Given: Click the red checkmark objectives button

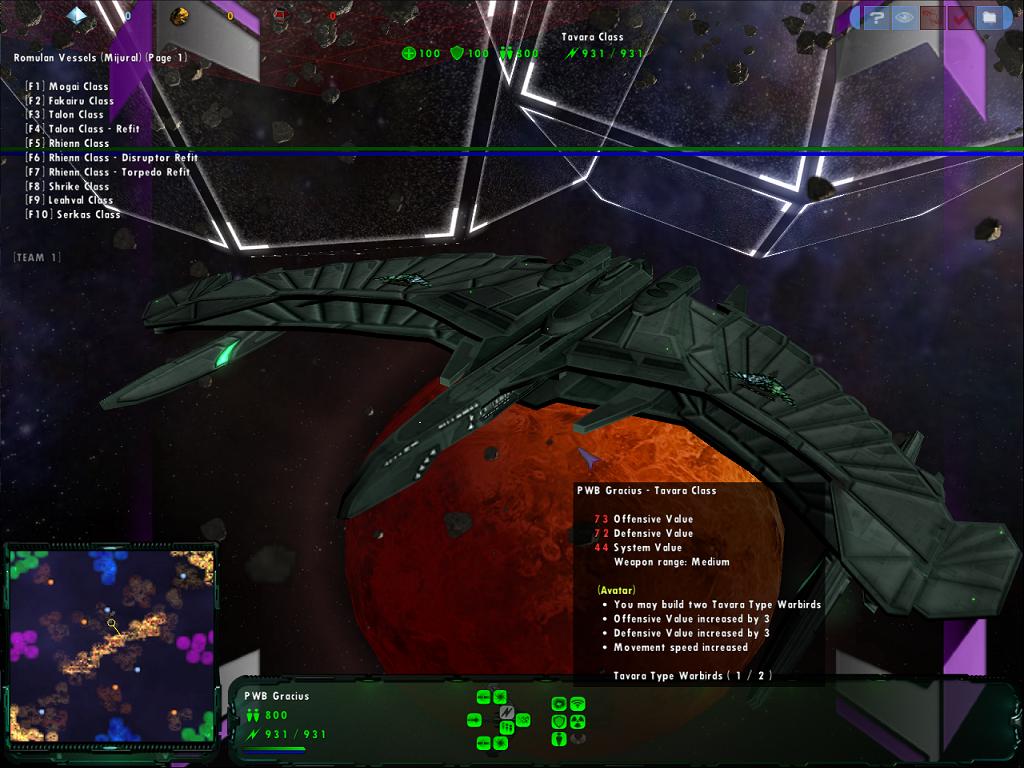Looking at the screenshot, I should tap(961, 17).
